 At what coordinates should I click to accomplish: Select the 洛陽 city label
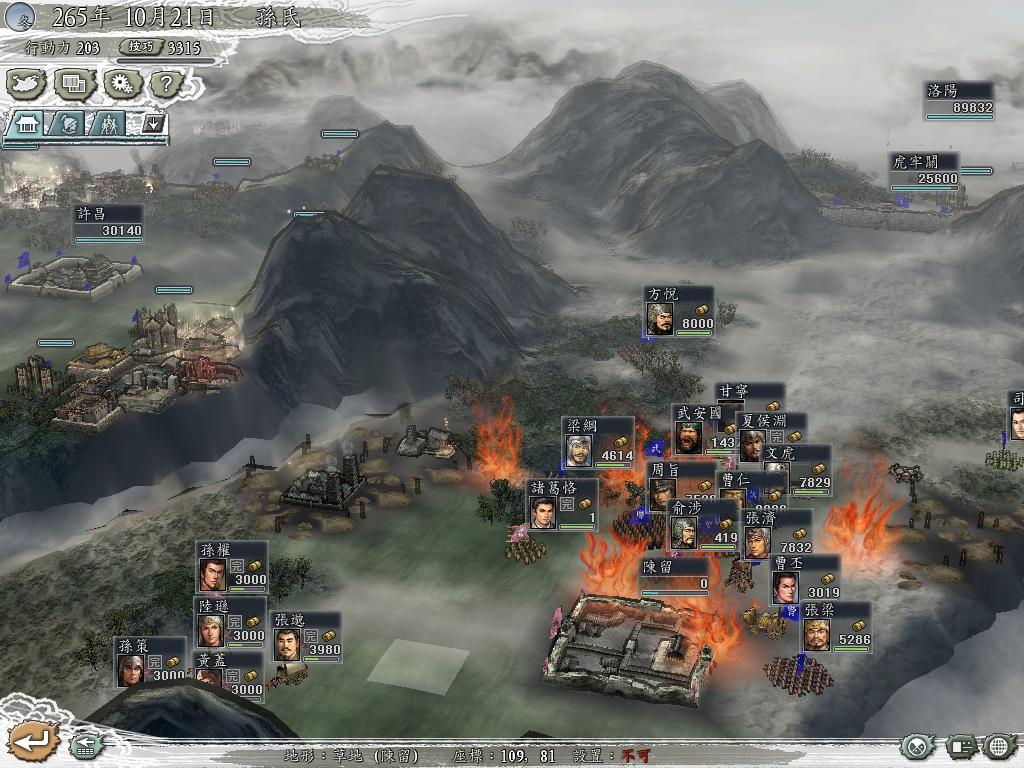[x=958, y=99]
